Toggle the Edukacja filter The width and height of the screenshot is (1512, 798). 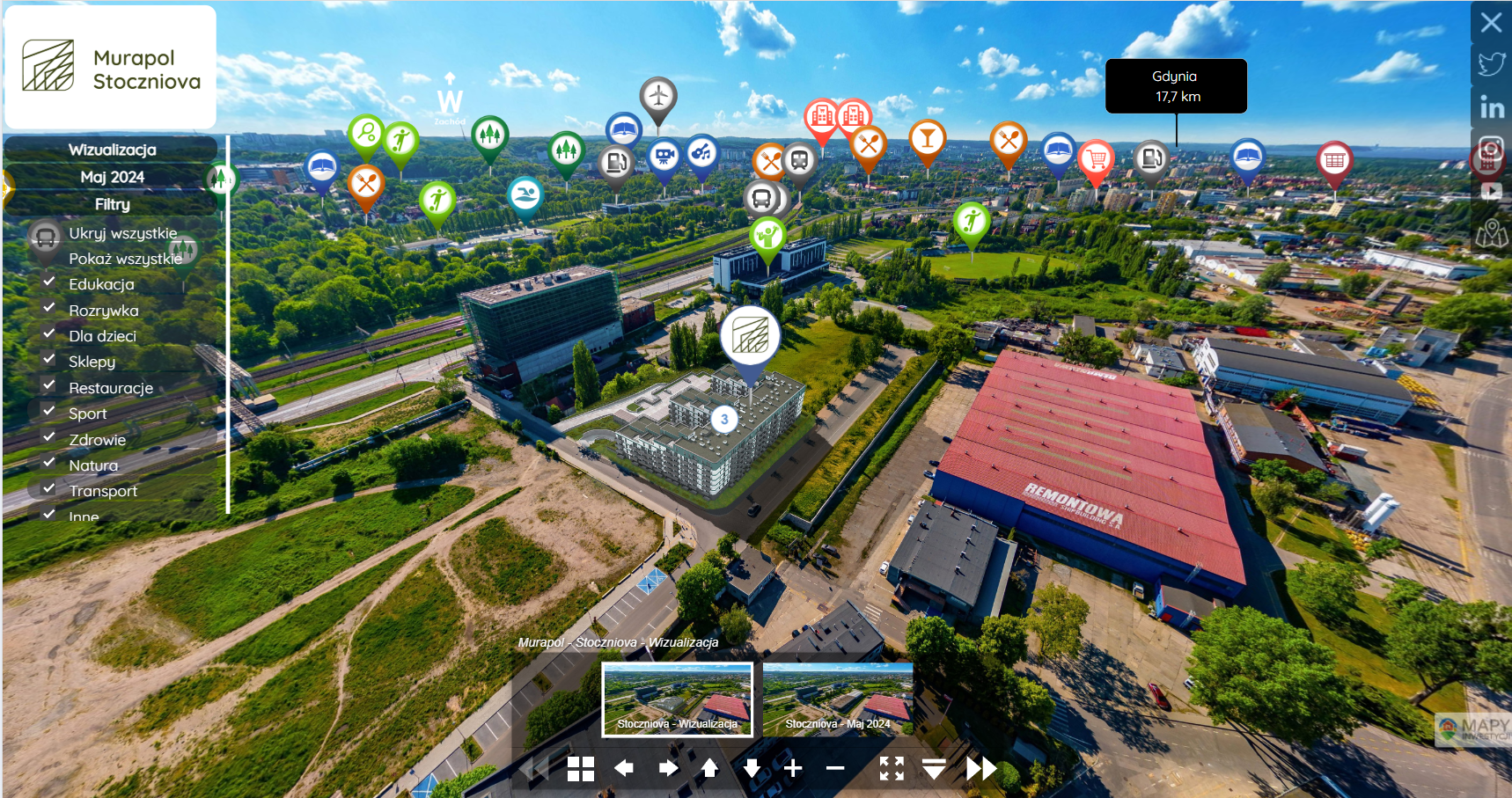(49, 282)
